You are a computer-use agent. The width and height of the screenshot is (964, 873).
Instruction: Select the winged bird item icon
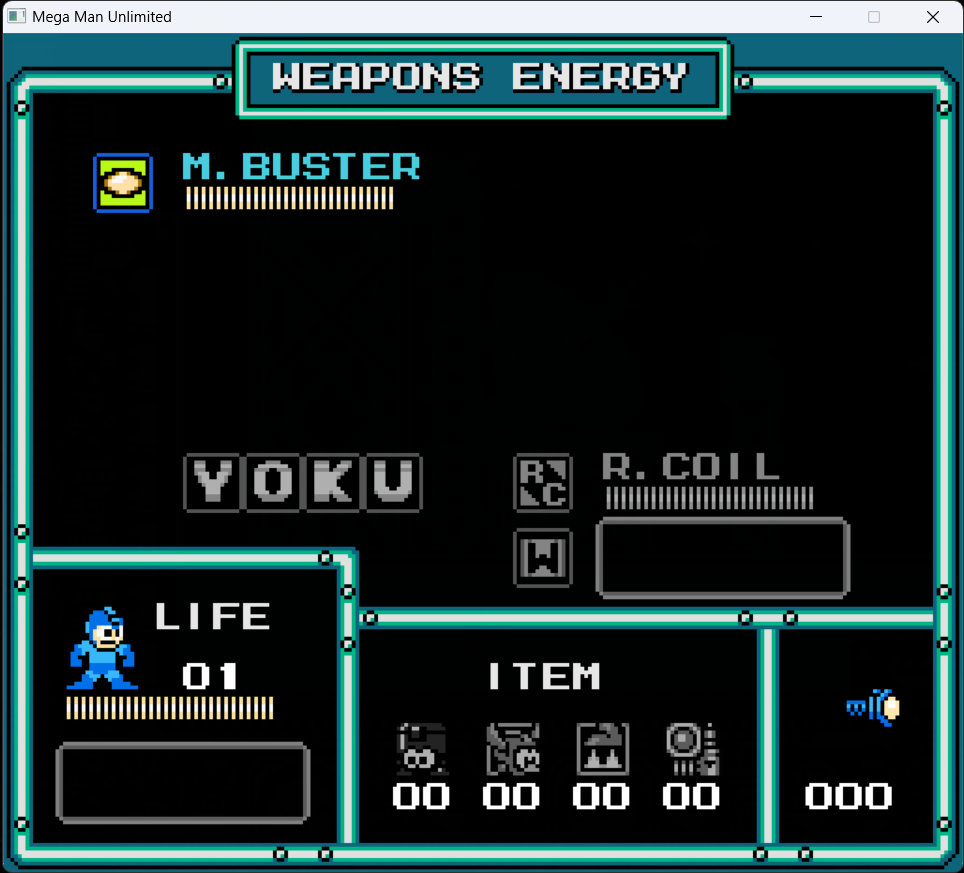512,749
